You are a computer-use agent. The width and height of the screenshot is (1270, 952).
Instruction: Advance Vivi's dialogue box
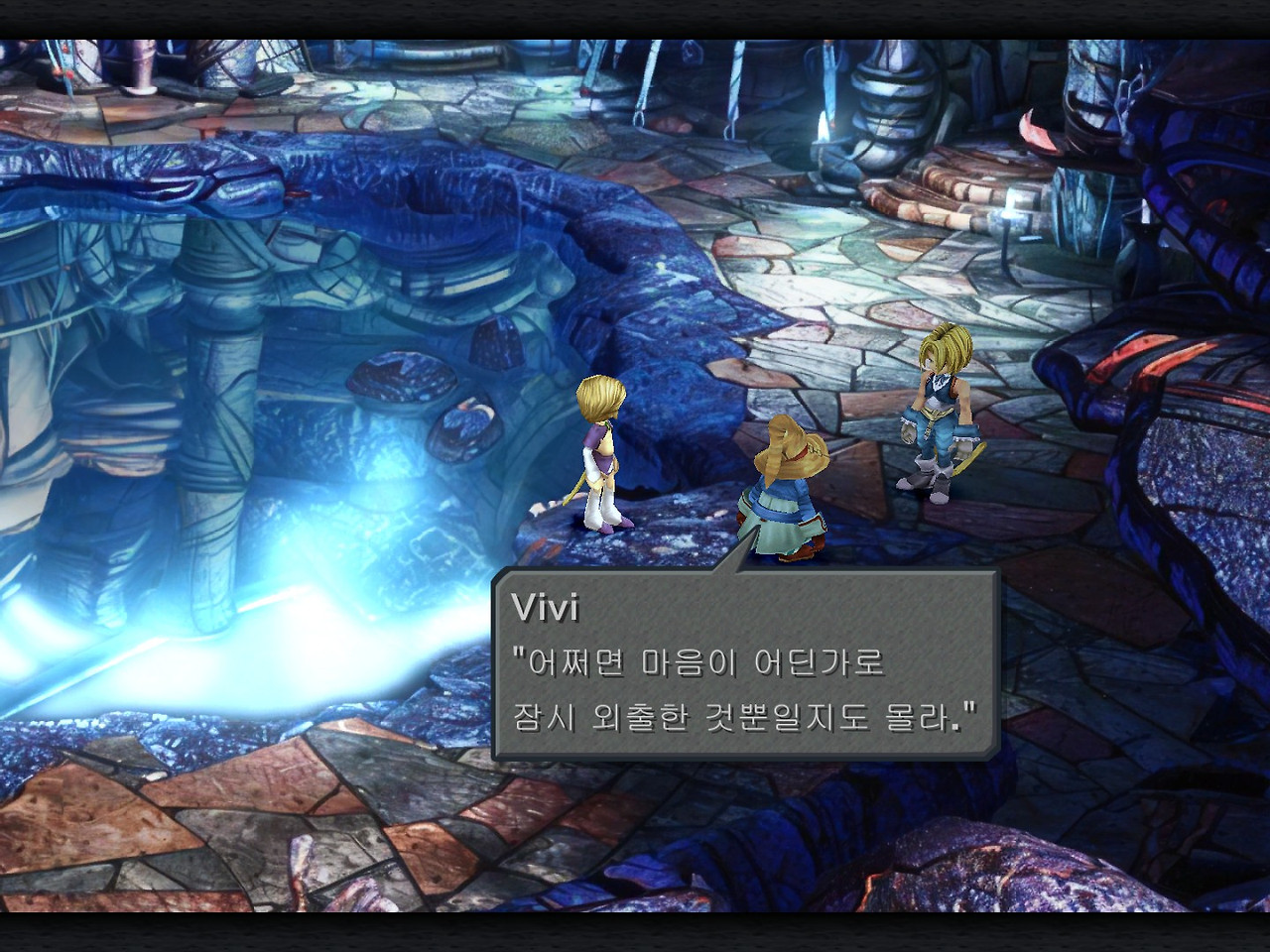click(744, 664)
